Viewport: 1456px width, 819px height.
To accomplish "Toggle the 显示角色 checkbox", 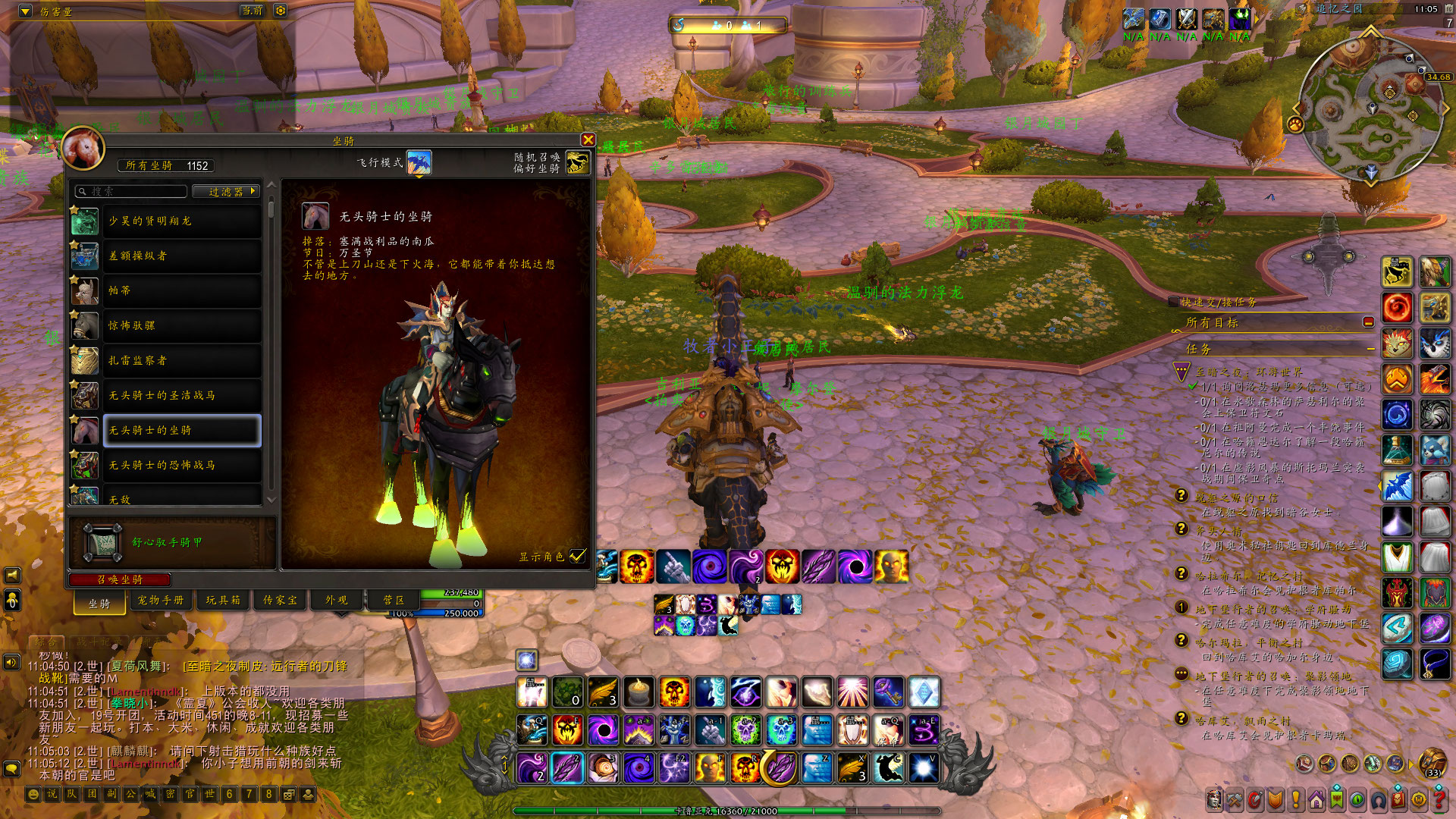I will pyautogui.click(x=578, y=556).
